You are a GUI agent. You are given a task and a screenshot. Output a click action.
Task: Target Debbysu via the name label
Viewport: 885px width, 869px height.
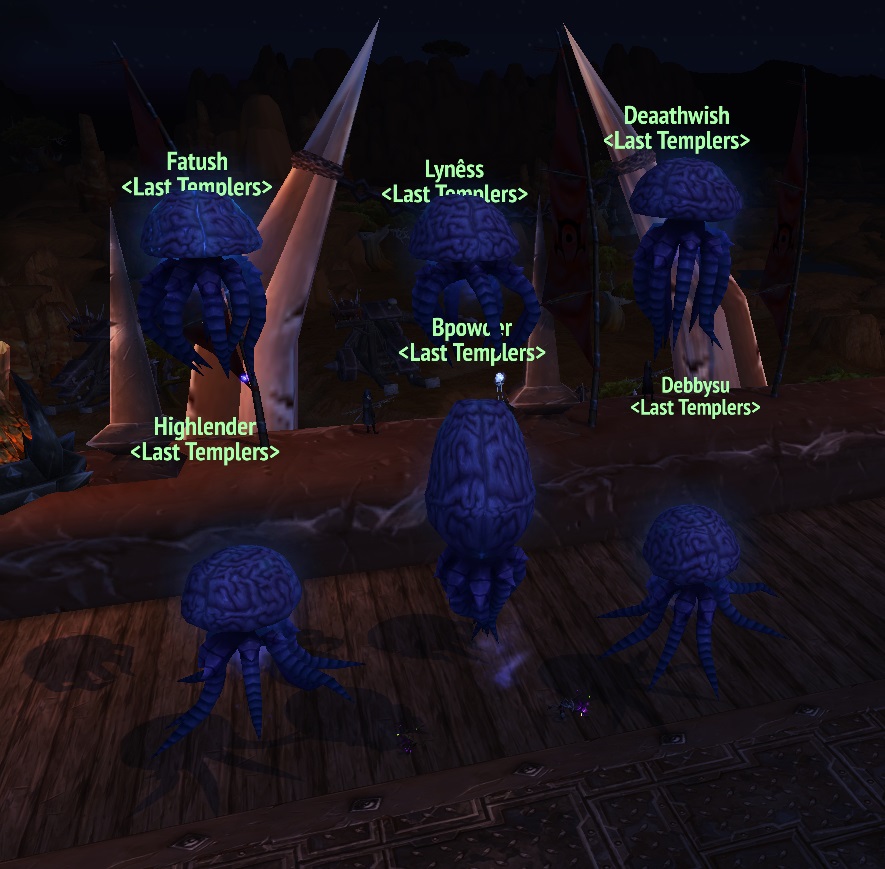(x=695, y=385)
